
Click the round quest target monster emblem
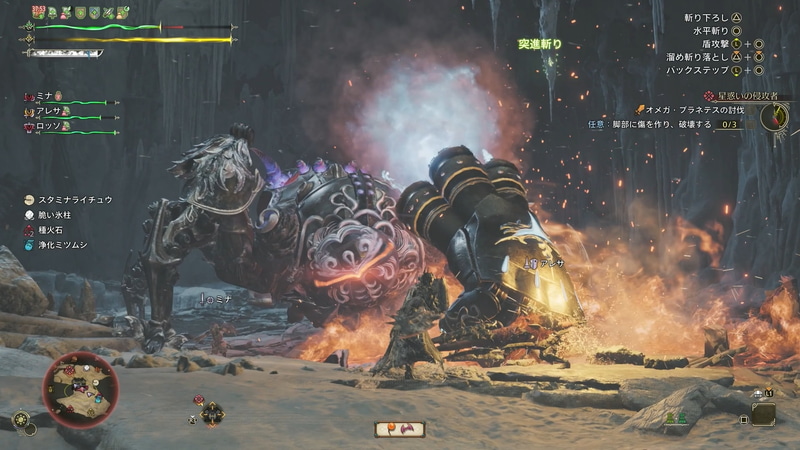773,116
